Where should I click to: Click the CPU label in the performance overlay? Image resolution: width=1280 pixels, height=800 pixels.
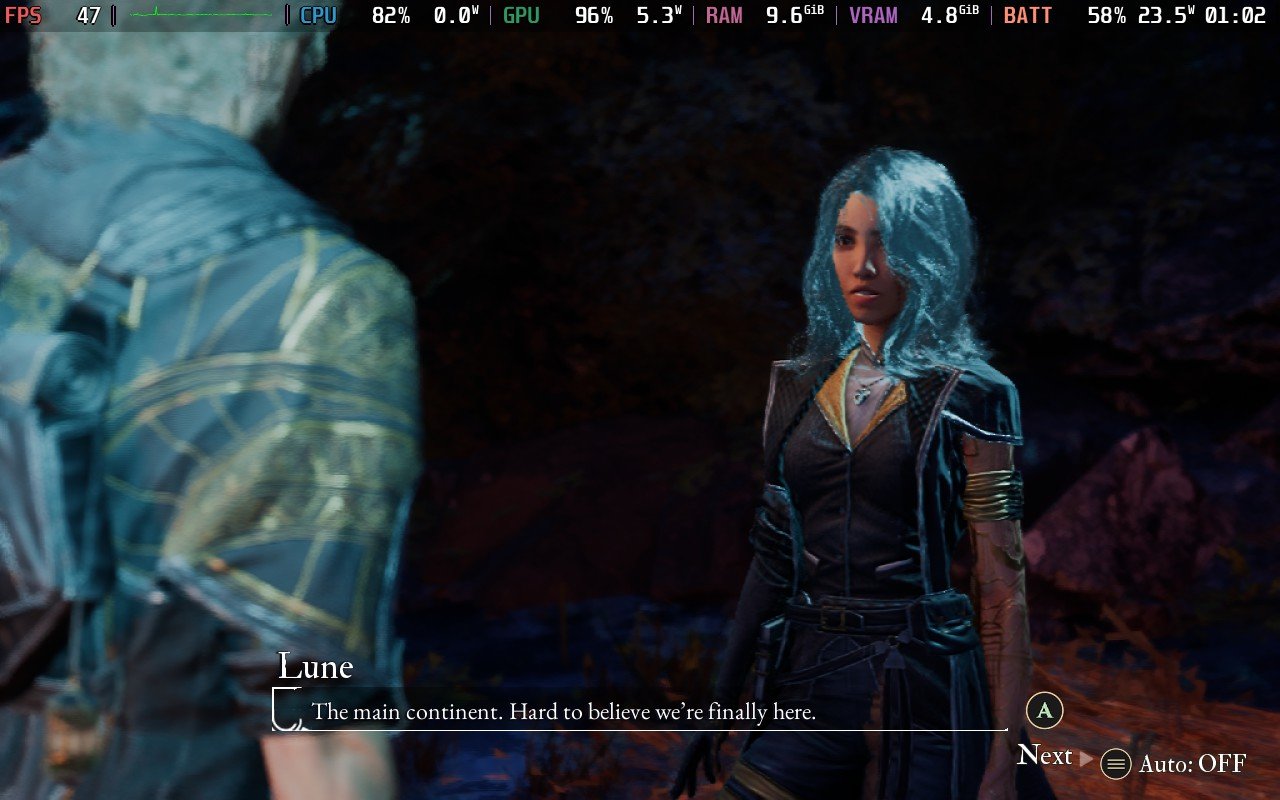(x=318, y=15)
